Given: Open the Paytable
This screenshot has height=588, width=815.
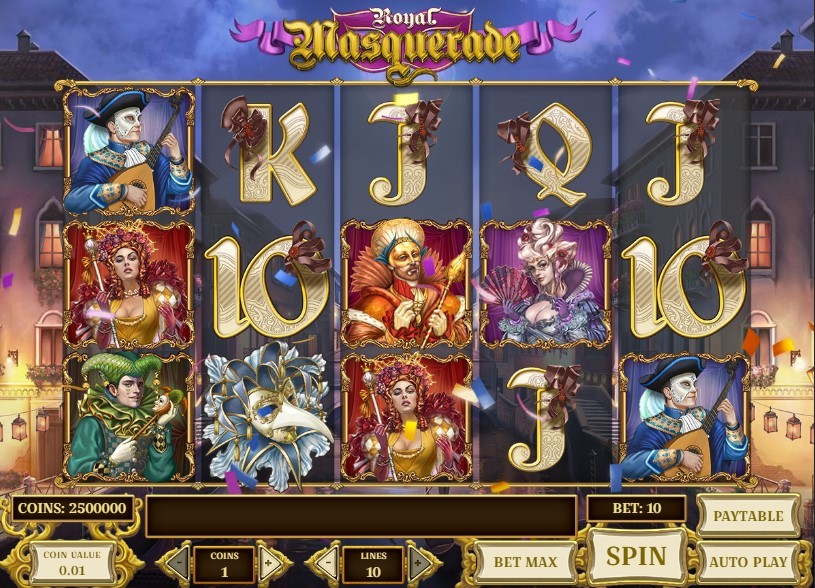Looking at the screenshot, I should (x=748, y=515).
